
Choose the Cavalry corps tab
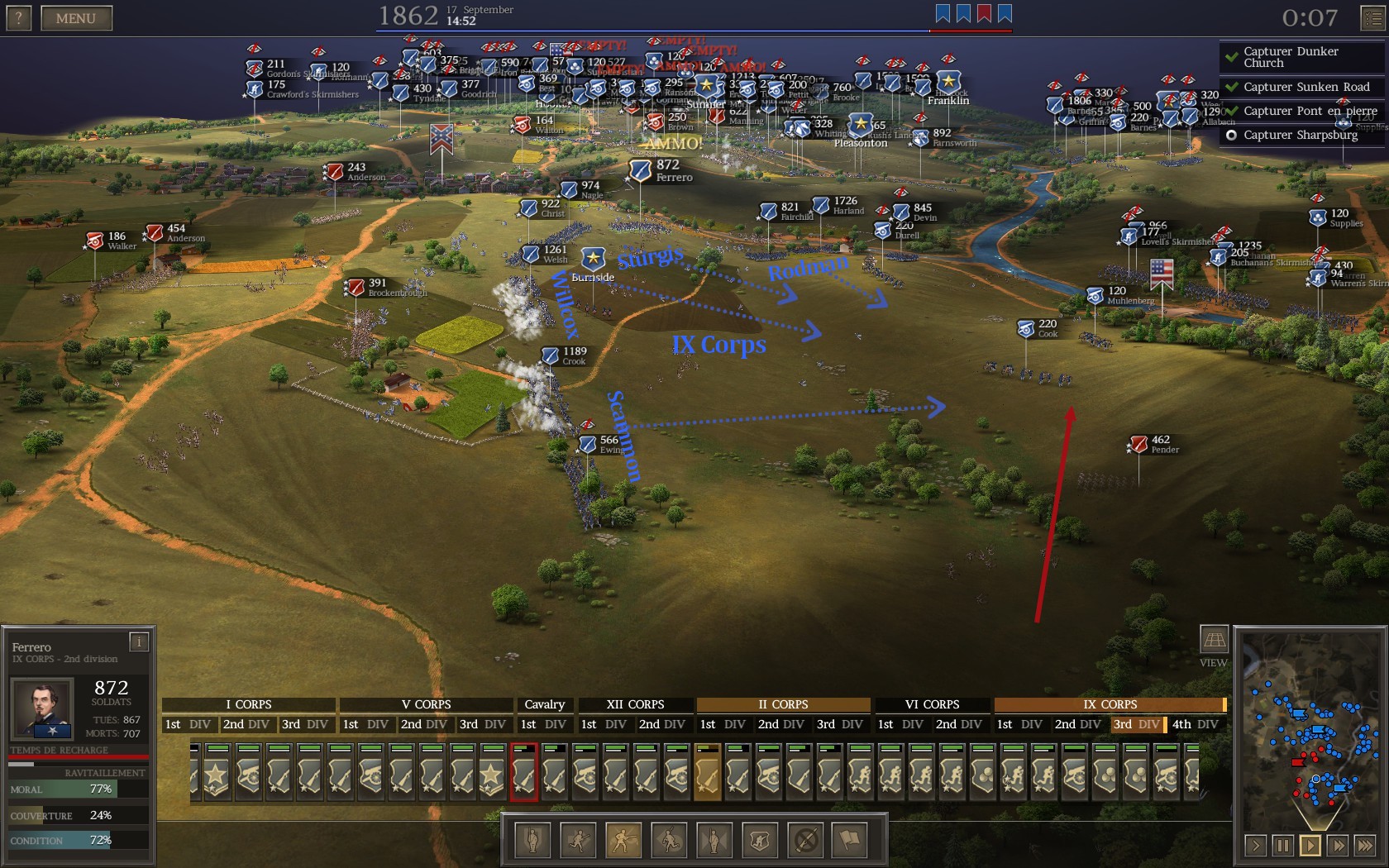coord(544,704)
